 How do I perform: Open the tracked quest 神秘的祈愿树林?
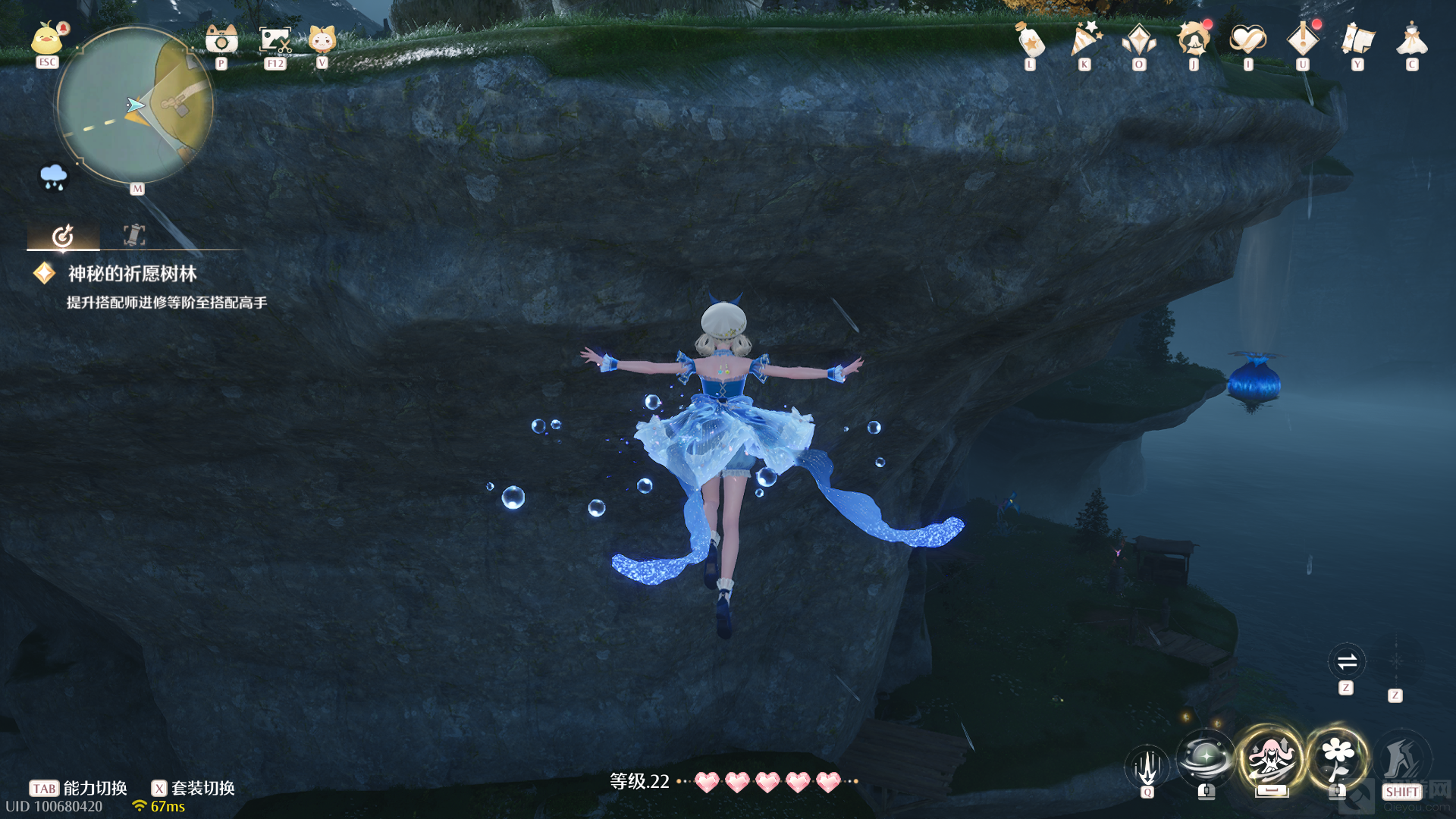coord(133,274)
